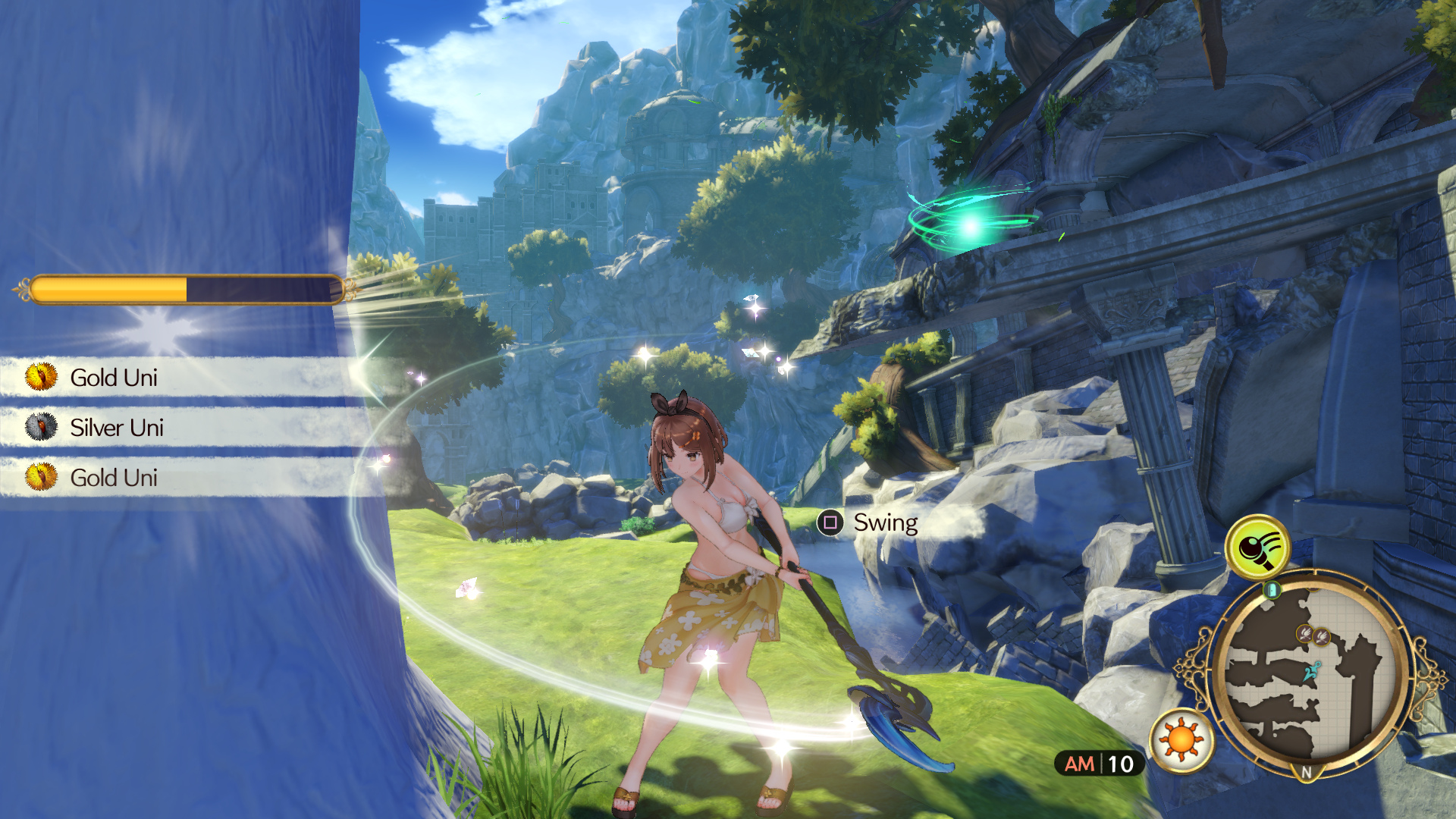Click the teal player arrow marker on the minimap
The image size is (1456, 819).
pyautogui.click(x=1311, y=670)
